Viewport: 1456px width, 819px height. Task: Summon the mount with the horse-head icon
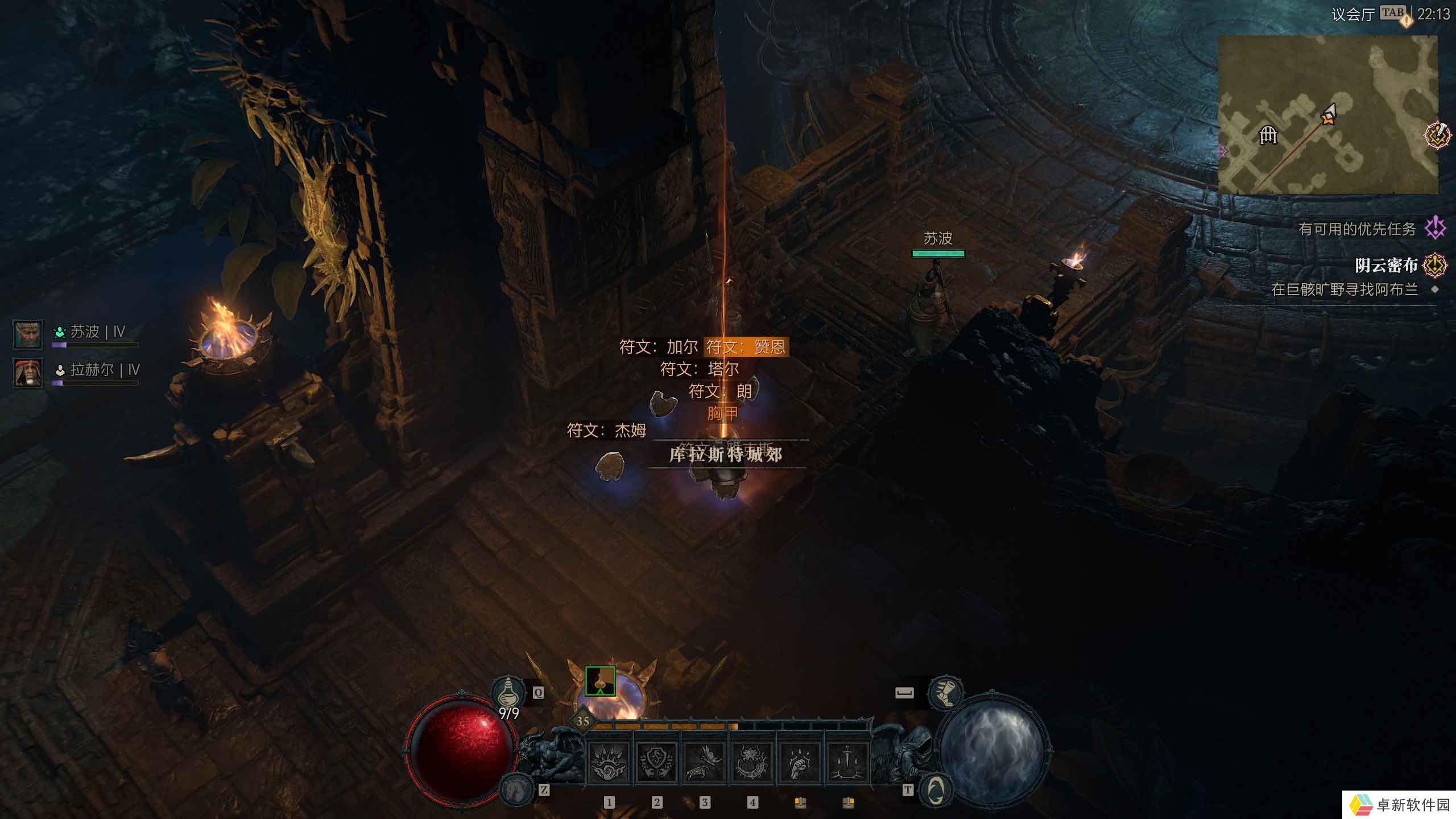pyautogui.click(x=517, y=790)
